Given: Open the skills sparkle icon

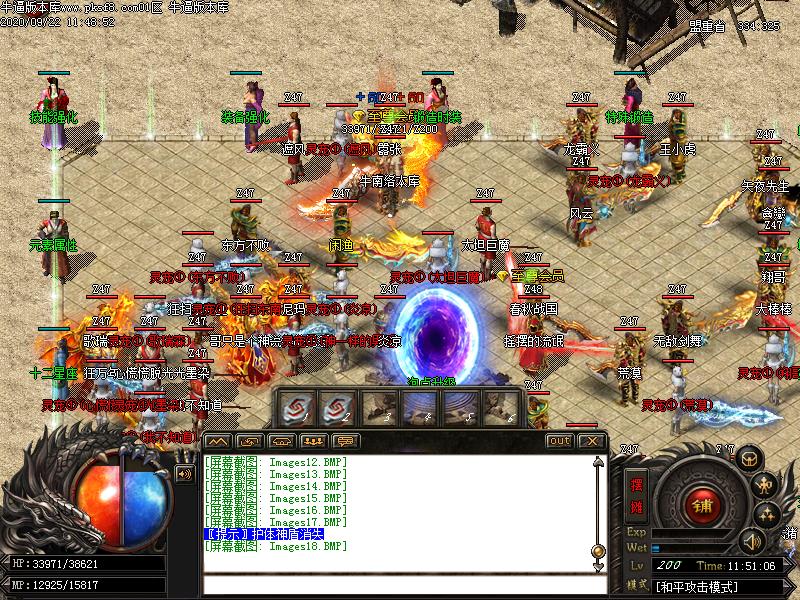Looking at the screenshot, I should coord(767,514).
